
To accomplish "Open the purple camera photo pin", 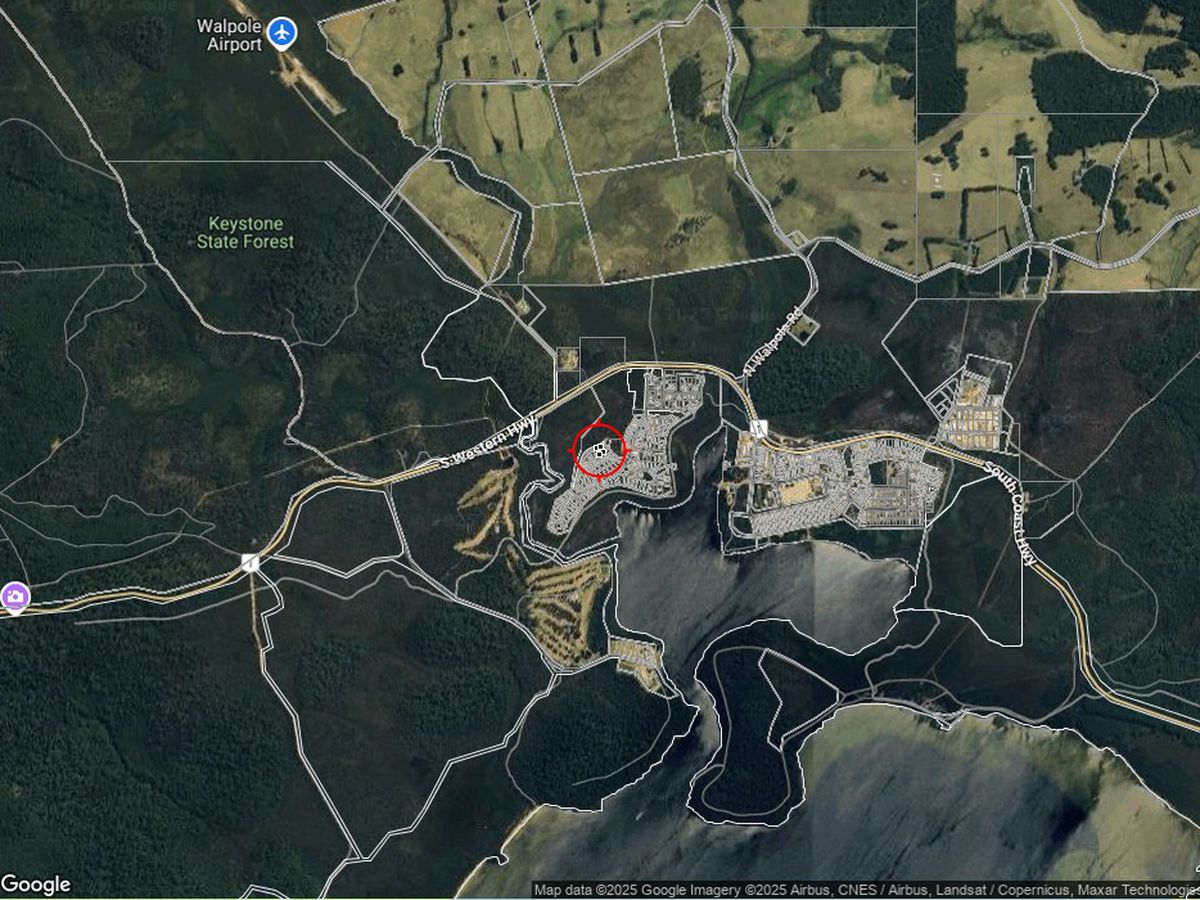I will [14, 597].
